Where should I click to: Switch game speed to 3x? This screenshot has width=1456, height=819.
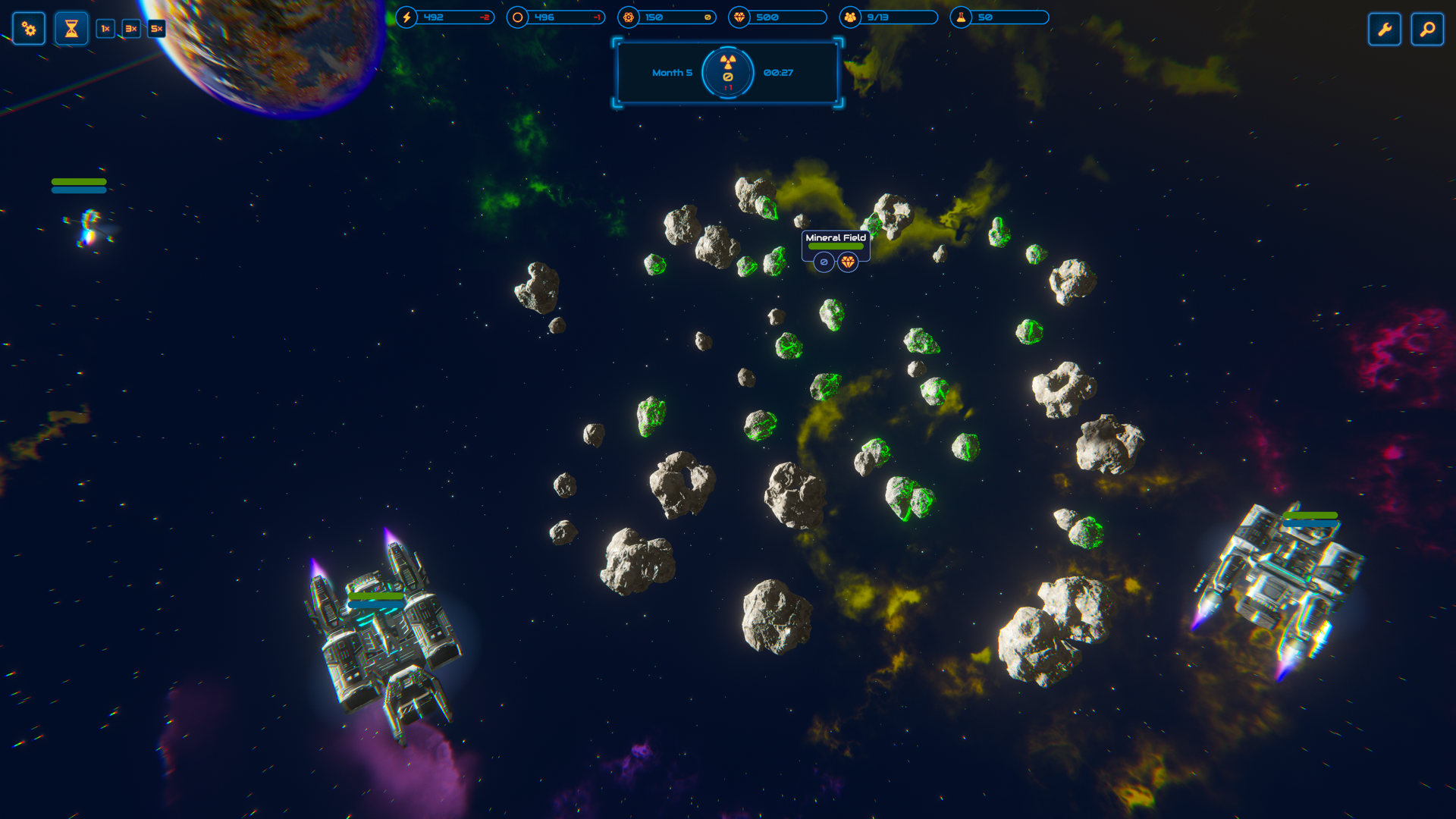(131, 29)
